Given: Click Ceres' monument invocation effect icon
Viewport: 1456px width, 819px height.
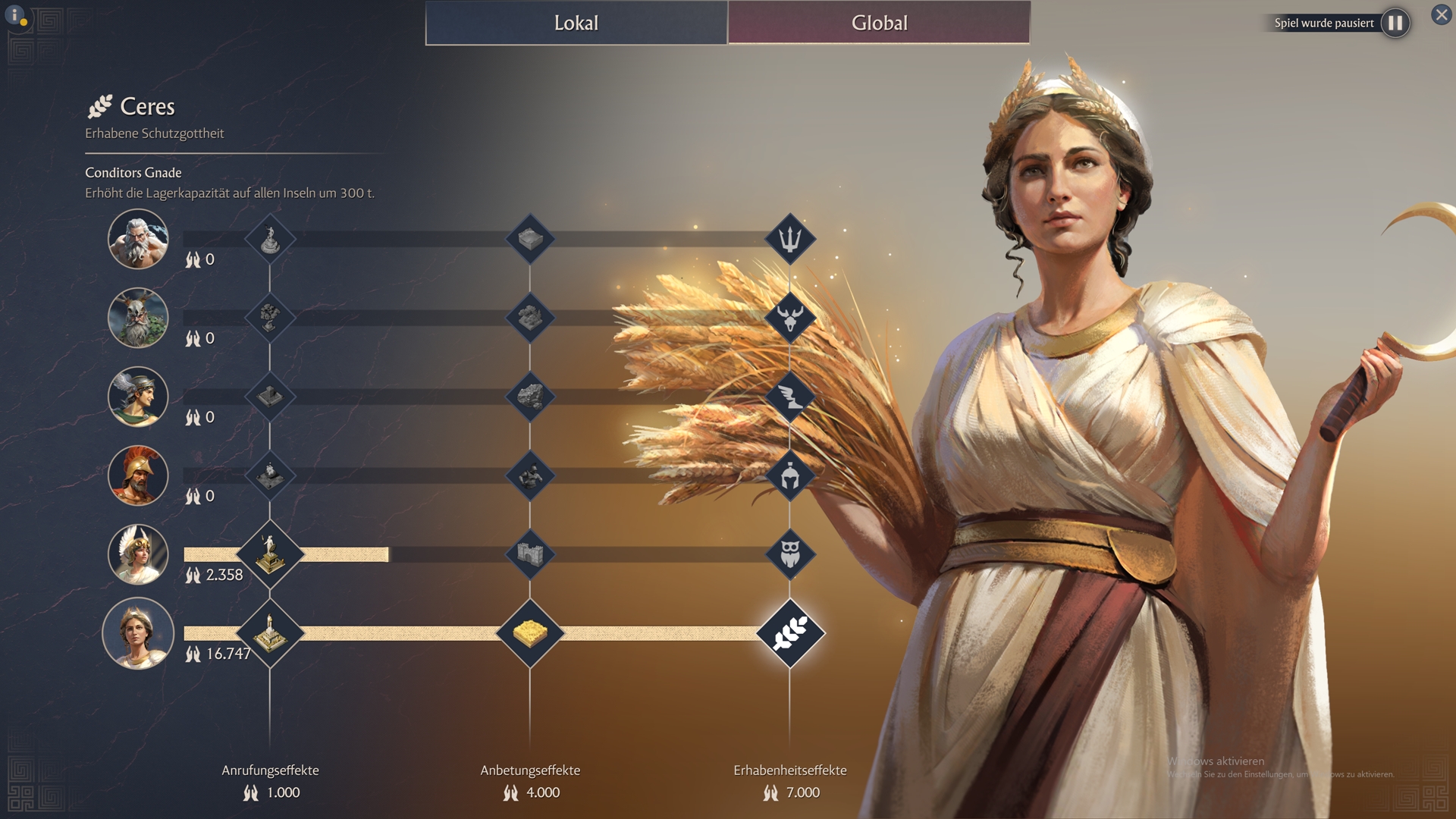Looking at the screenshot, I should [270, 633].
